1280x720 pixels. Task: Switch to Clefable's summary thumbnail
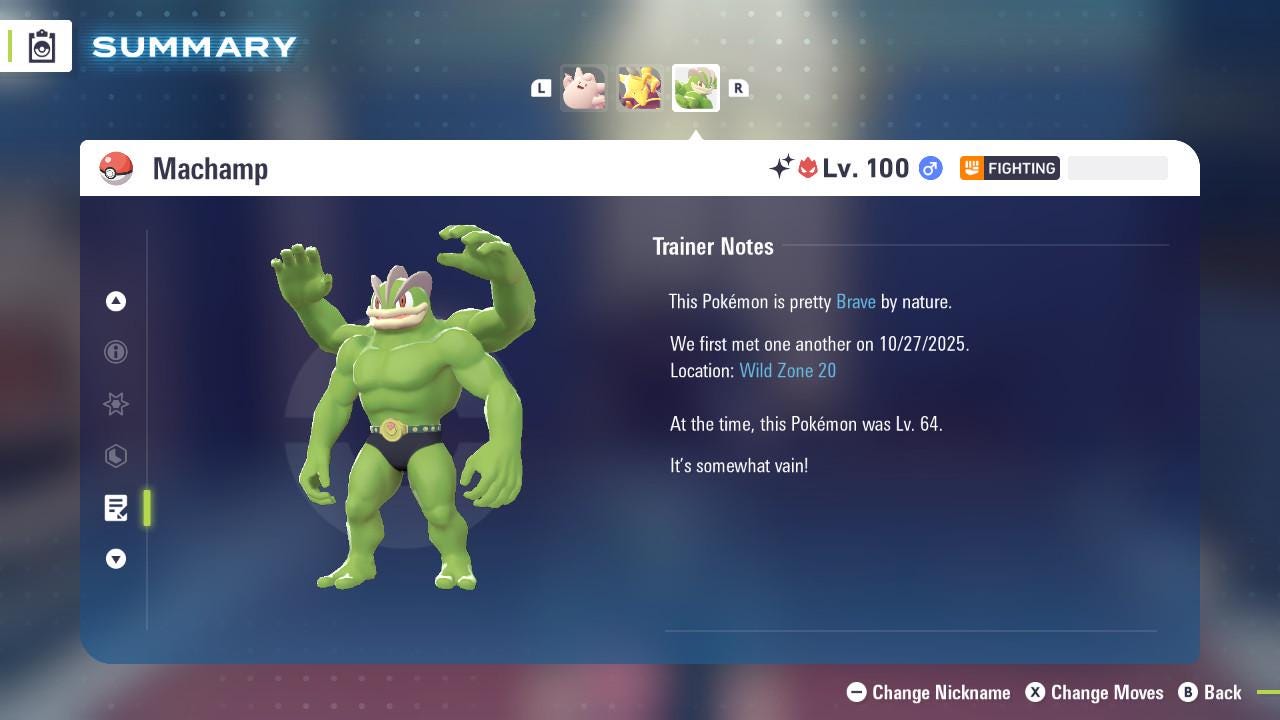[x=585, y=88]
